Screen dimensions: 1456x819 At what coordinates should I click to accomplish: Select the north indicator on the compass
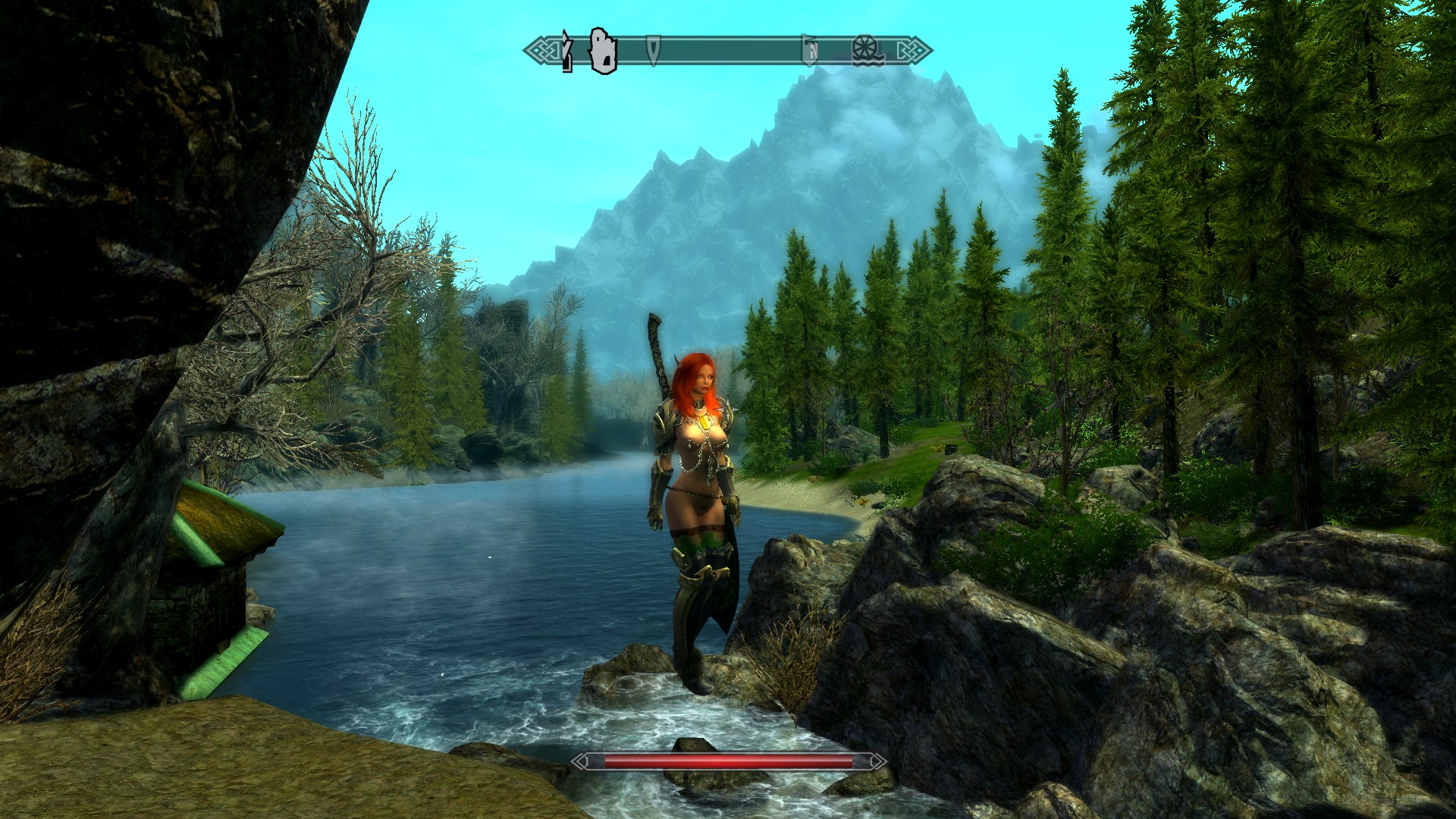(811, 51)
